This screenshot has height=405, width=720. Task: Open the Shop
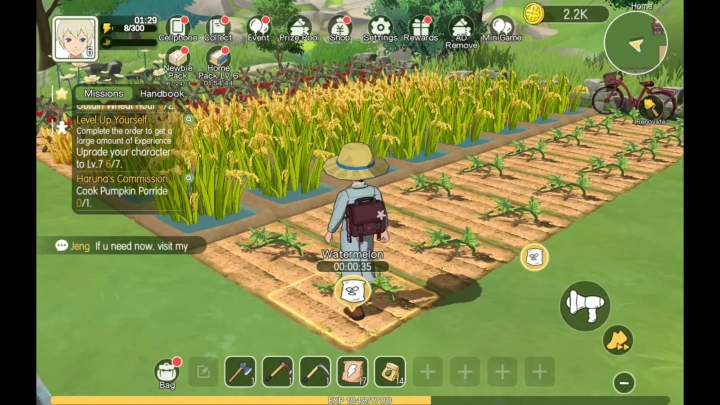(x=340, y=29)
